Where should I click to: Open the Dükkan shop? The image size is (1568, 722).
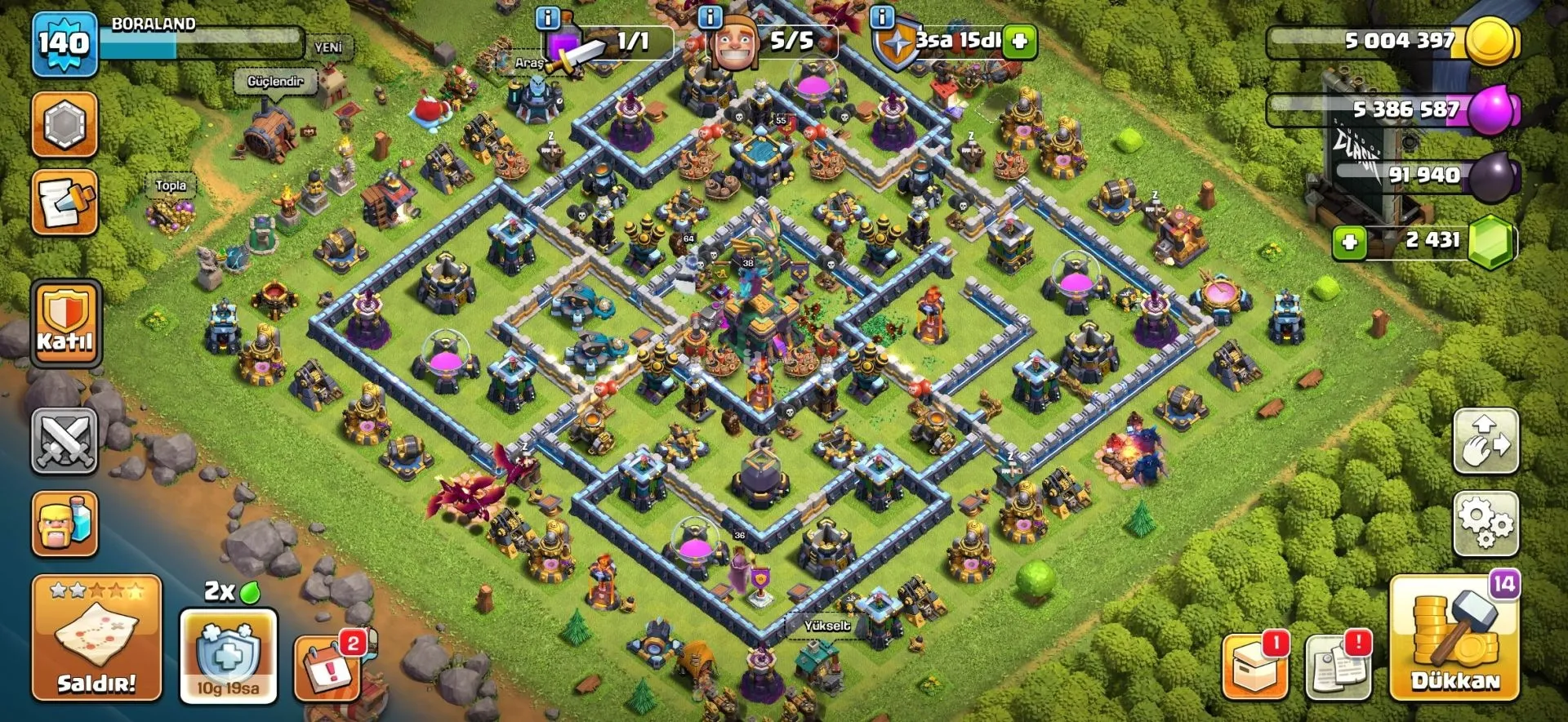coord(1454,638)
